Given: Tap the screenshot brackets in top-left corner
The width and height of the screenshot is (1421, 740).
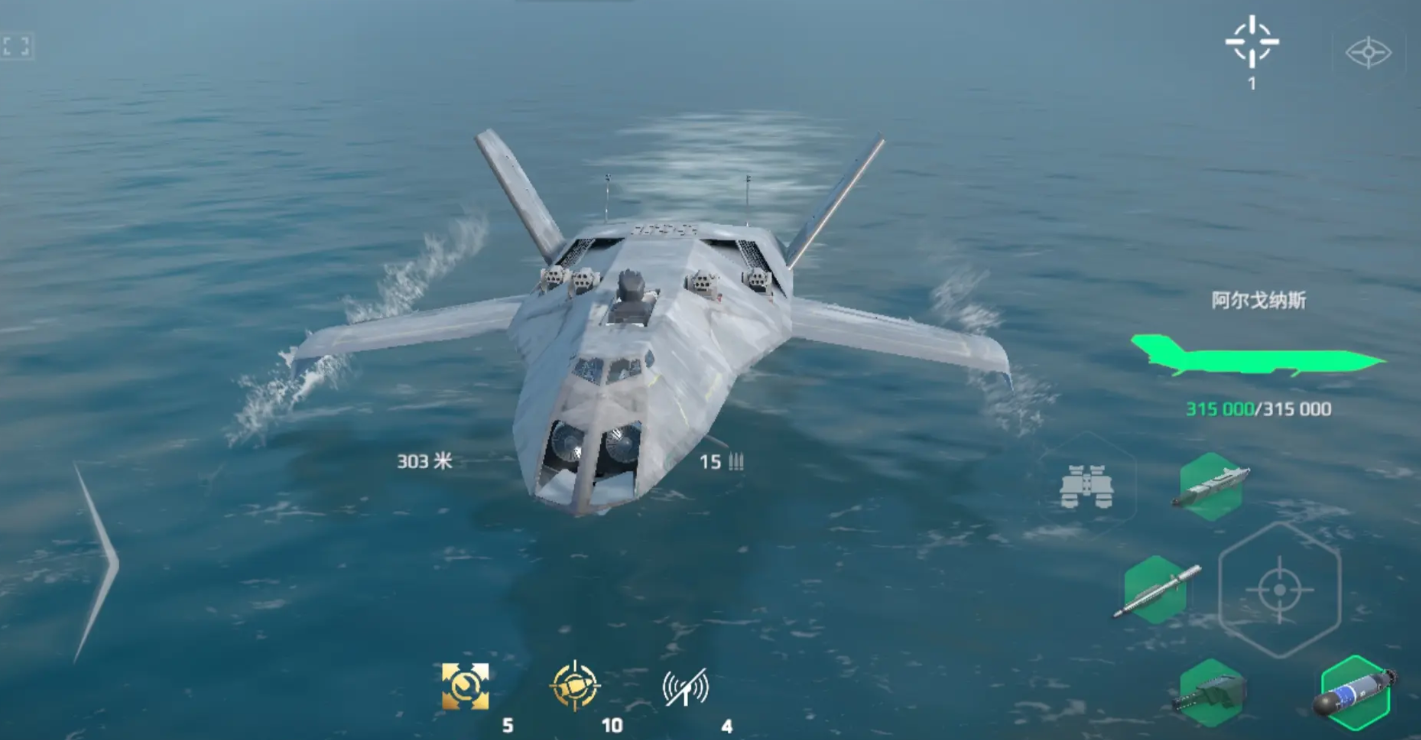Looking at the screenshot, I should coord(14,44).
